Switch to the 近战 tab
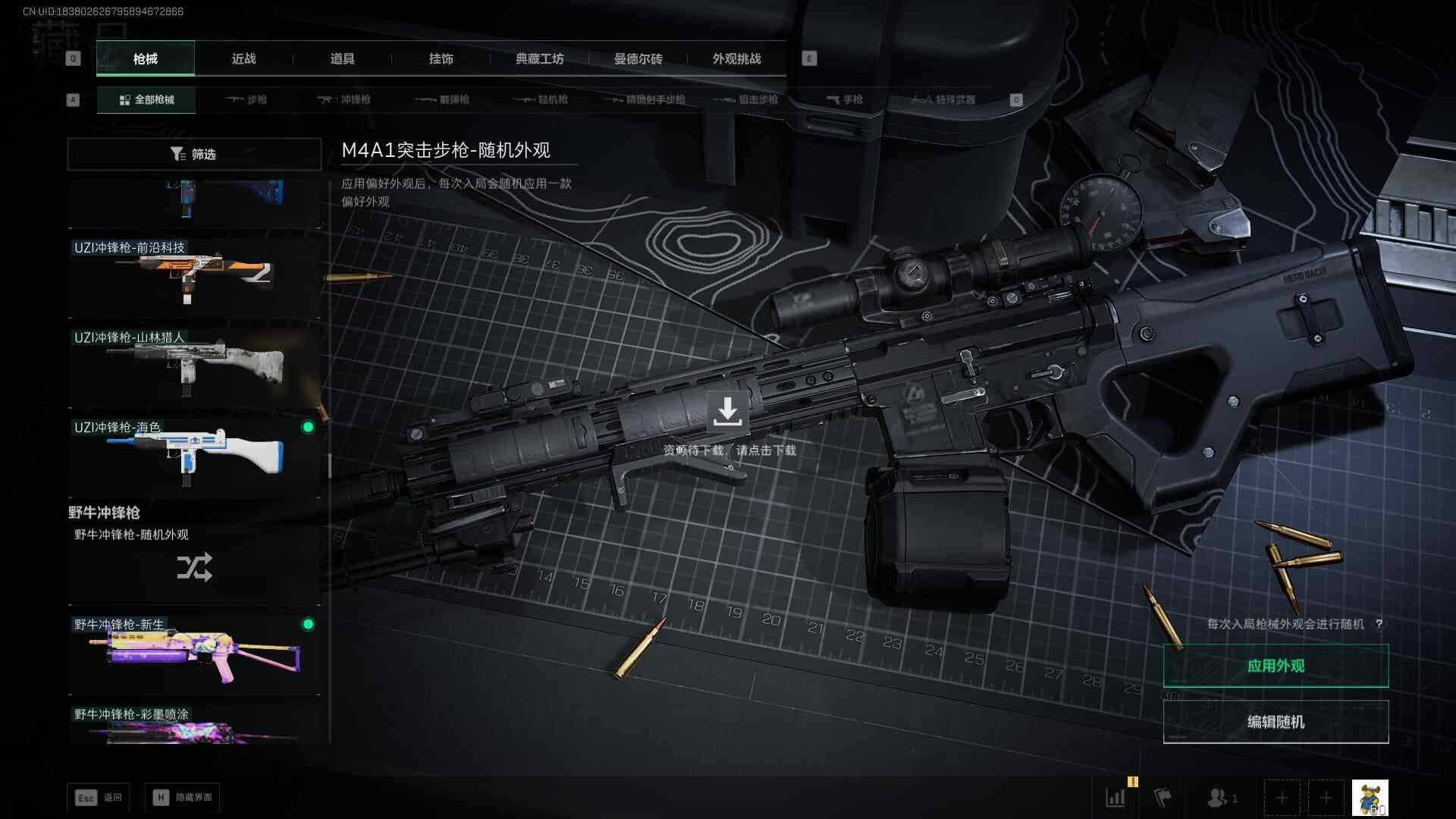The height and width of the screenshot is (819, 1456). [x=243, y=58]
